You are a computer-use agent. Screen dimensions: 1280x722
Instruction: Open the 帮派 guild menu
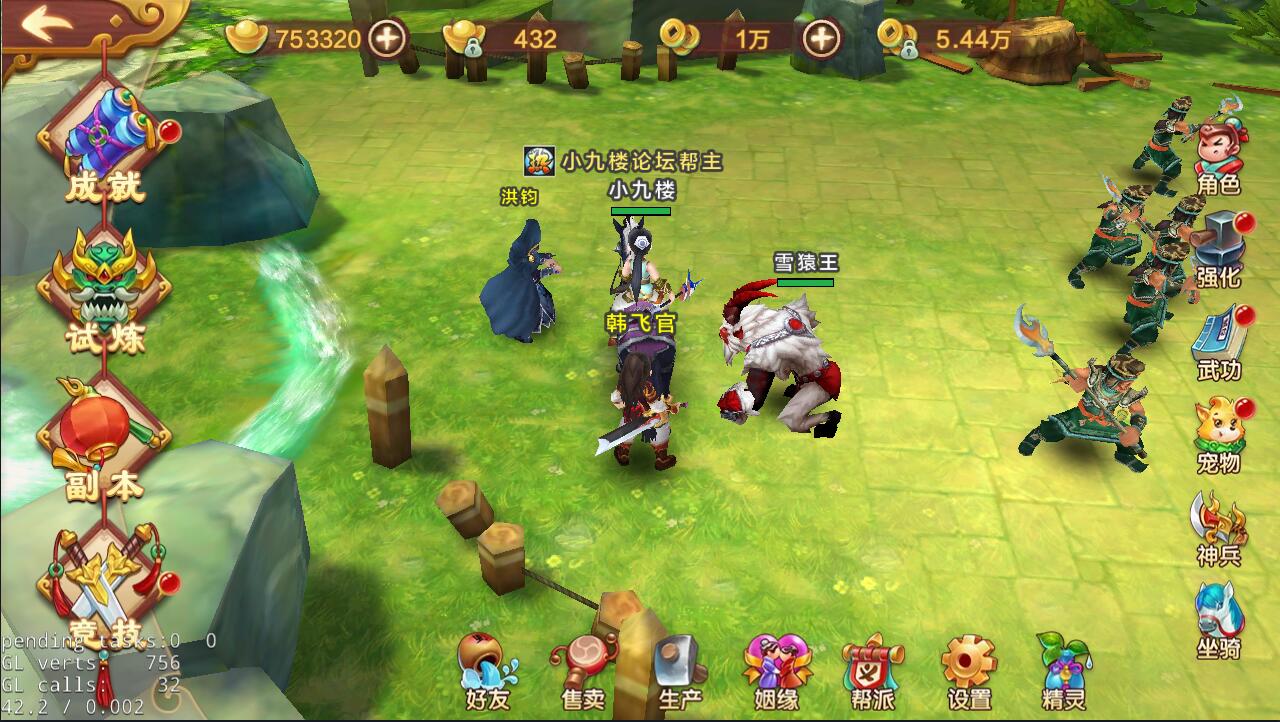871,670
